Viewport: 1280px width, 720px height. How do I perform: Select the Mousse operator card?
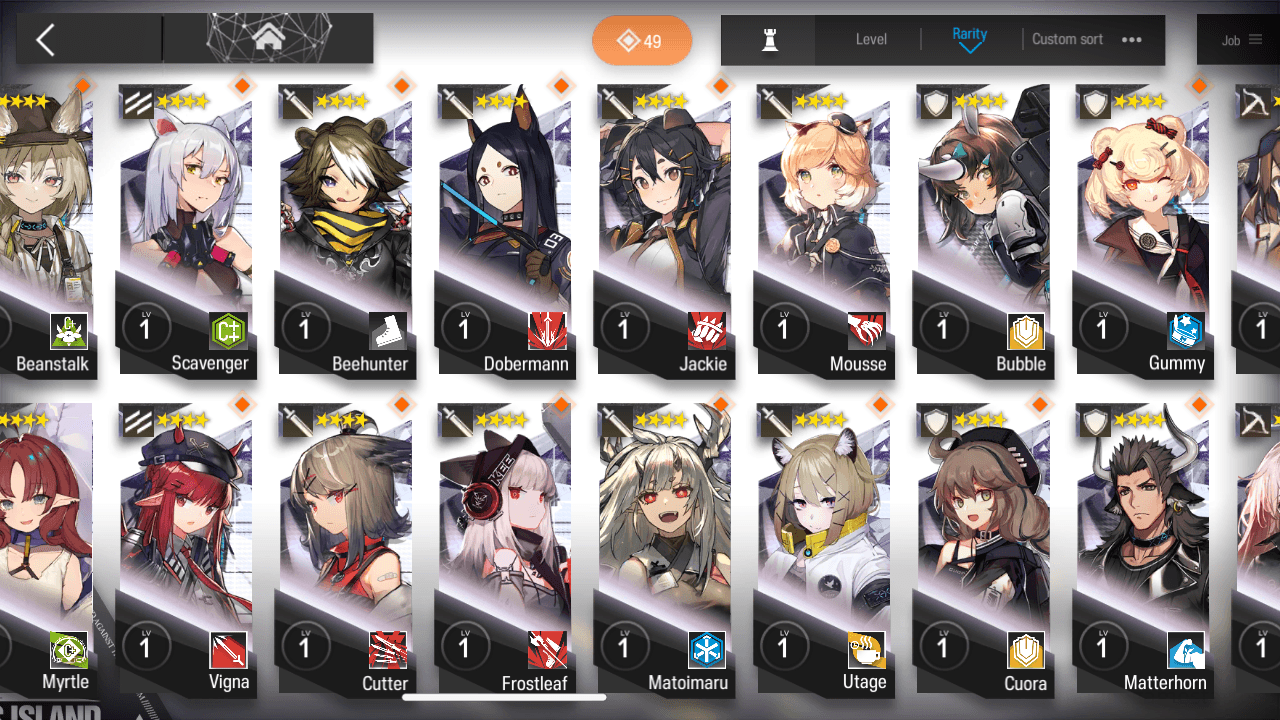click(824, 230)
